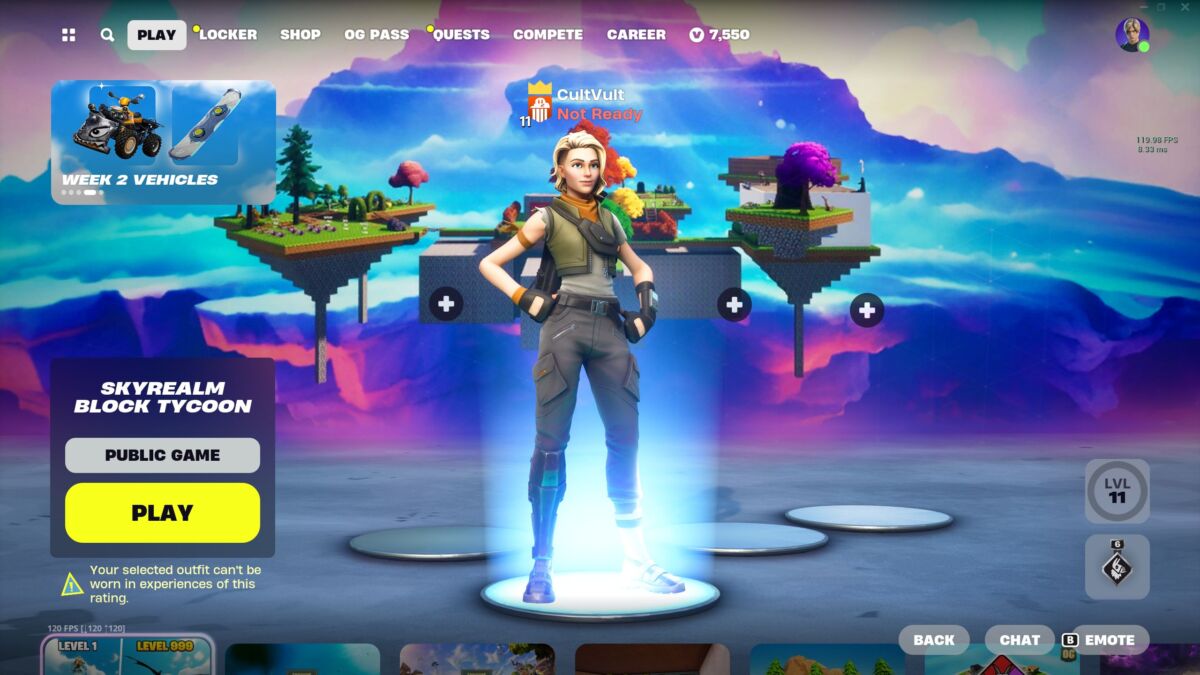The image size is (1200, 675).
Task: Click the Back button
Action: click(933, 640)
